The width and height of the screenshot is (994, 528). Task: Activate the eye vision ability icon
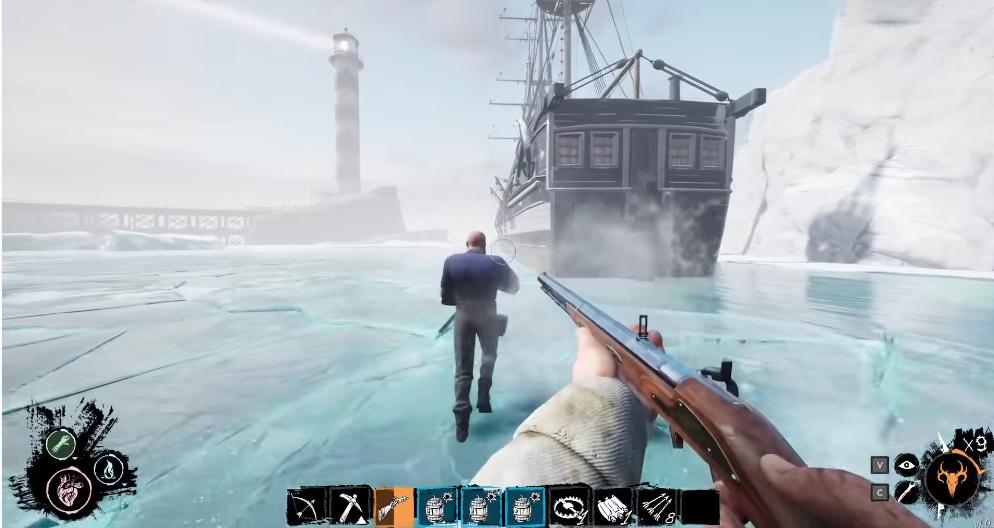pos(906,464)
